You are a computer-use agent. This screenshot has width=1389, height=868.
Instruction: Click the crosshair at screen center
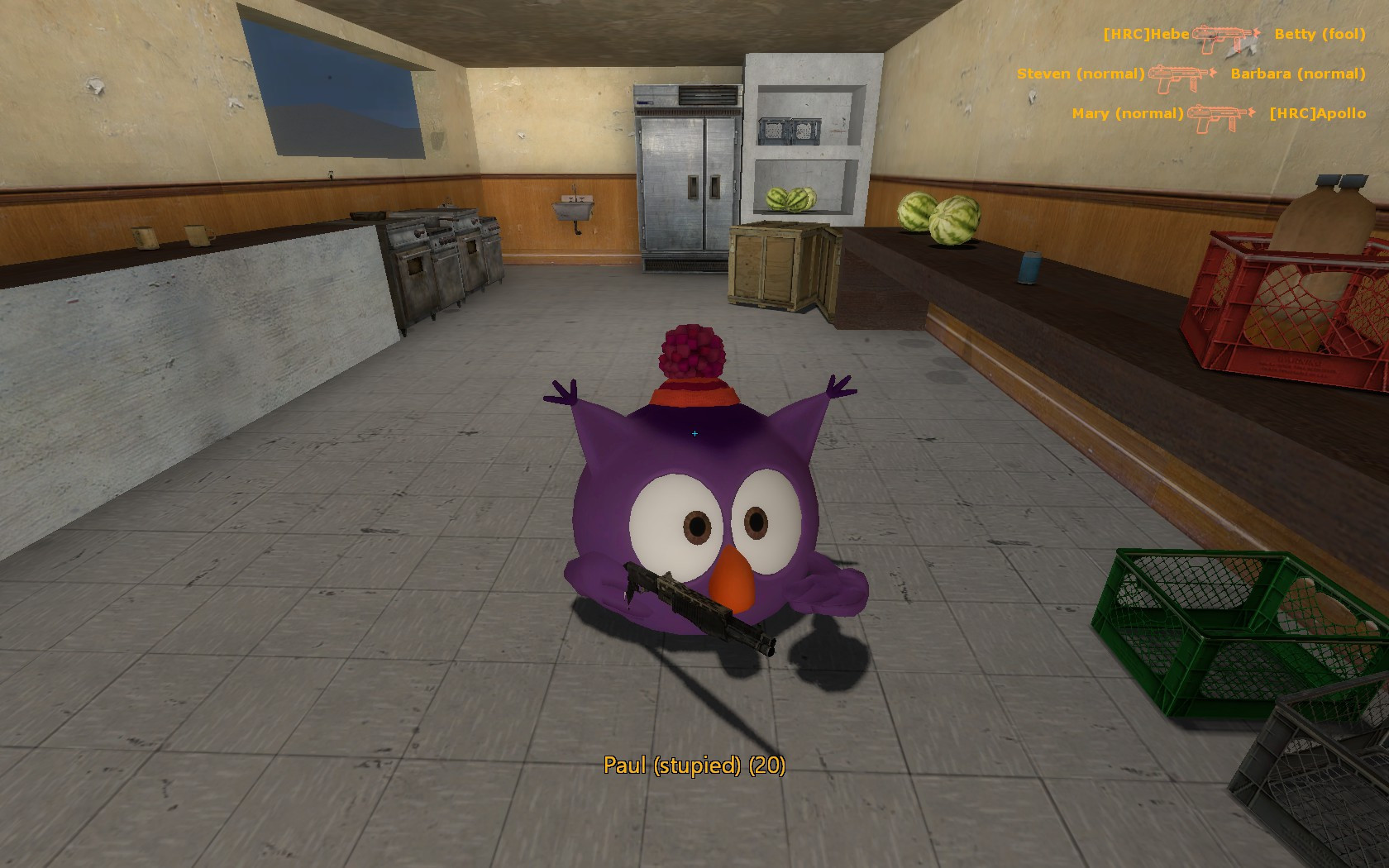pos(694,432)
